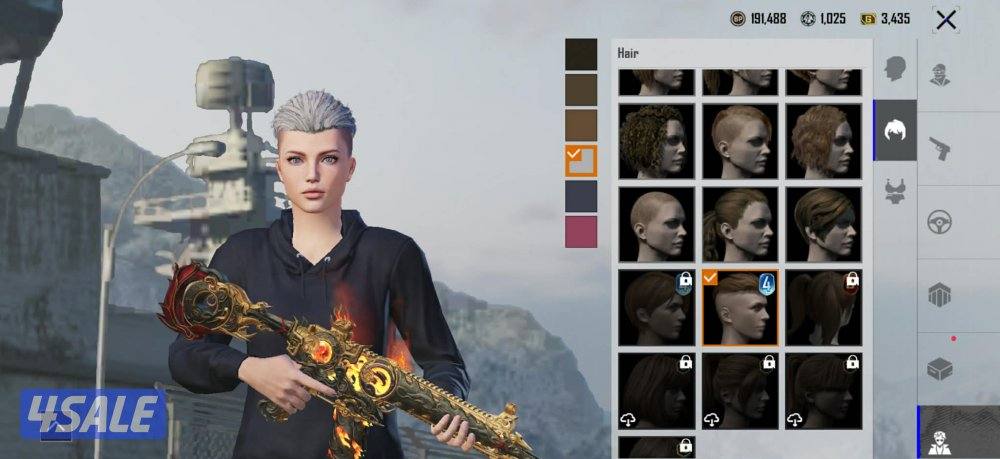Select the short bob with side bangs

click(x=823, y=224)
